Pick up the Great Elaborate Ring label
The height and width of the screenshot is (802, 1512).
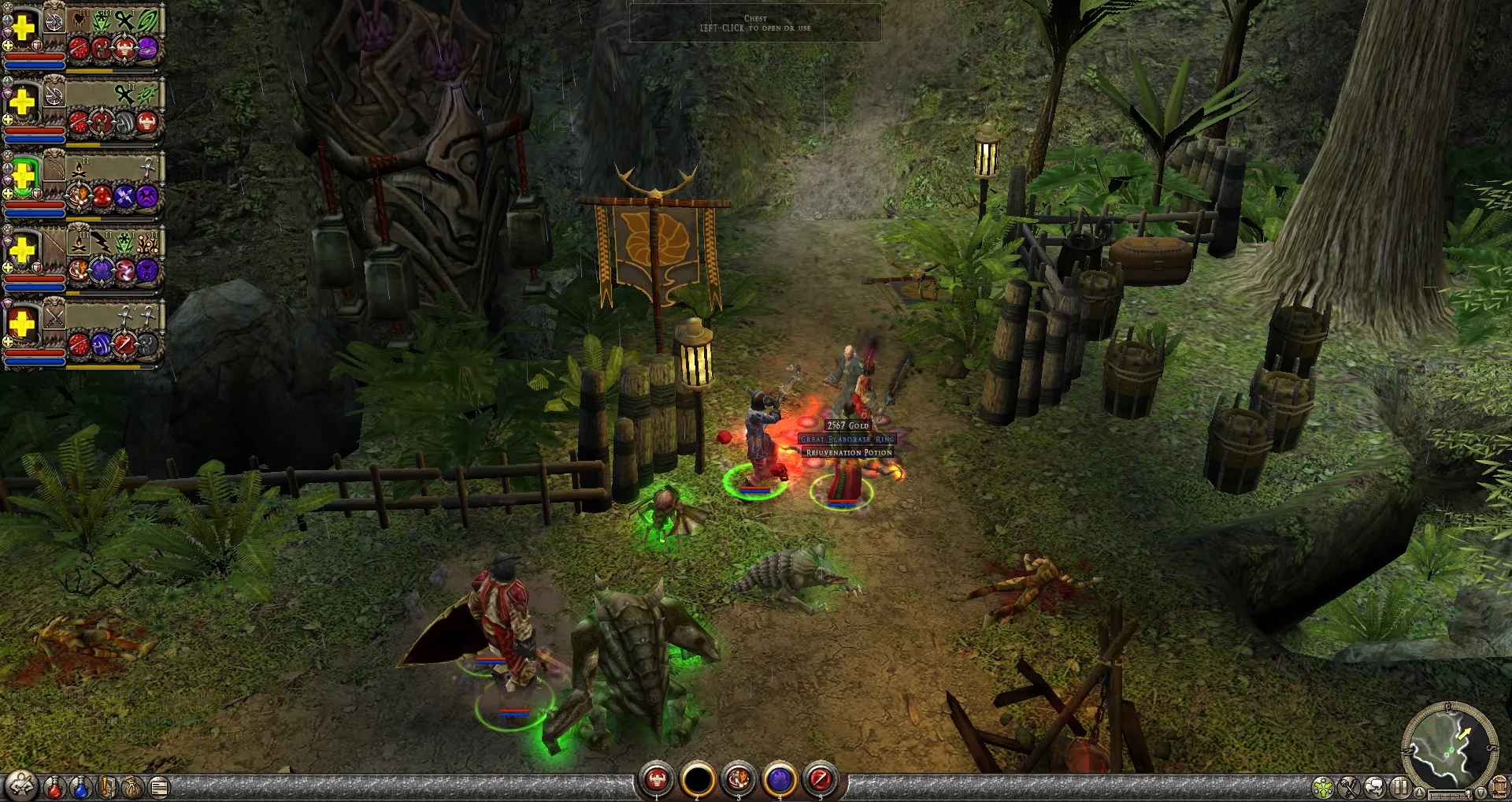tap(847, 439)
